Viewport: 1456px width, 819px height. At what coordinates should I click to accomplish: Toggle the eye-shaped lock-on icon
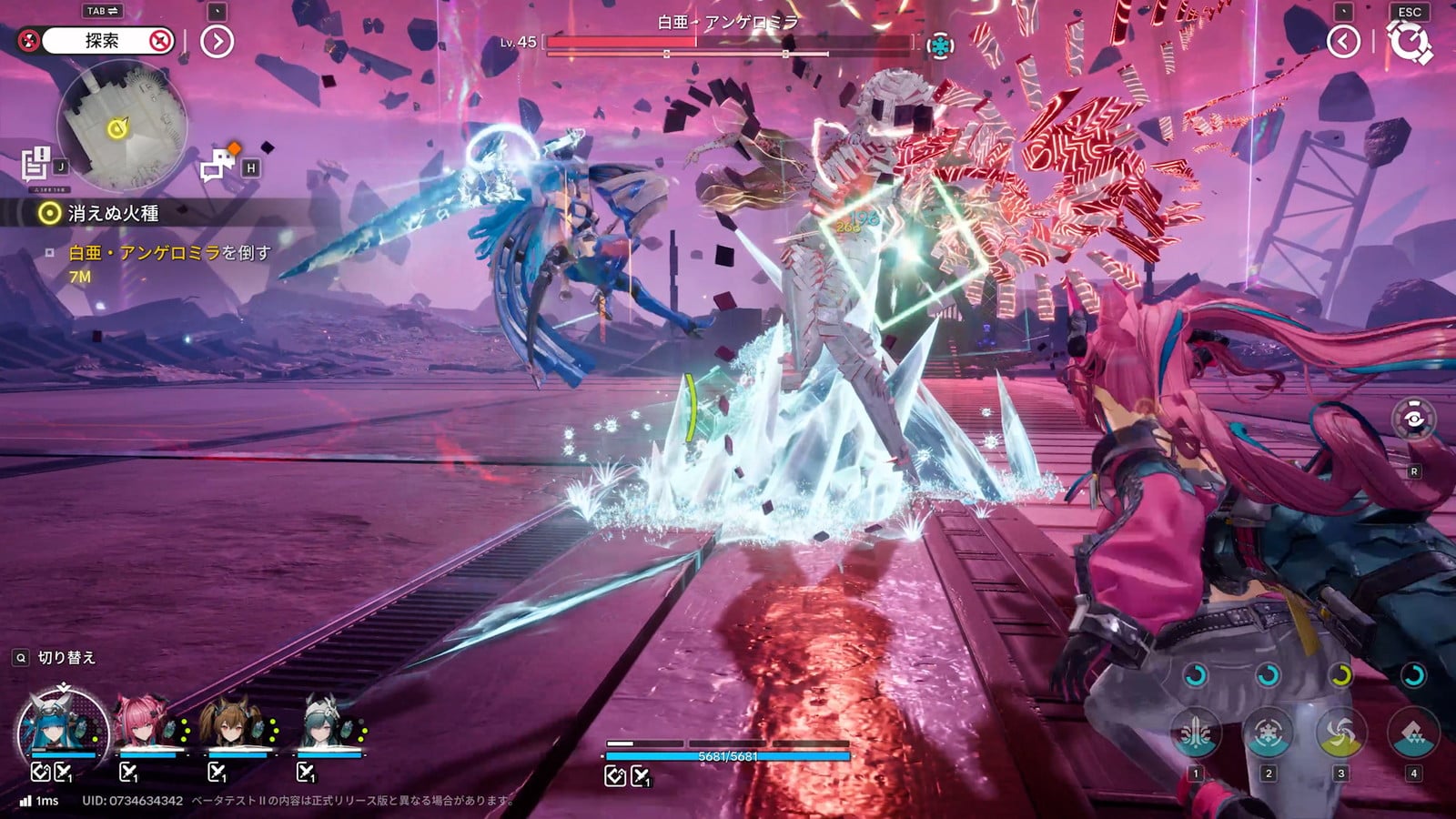[1413, 419]
